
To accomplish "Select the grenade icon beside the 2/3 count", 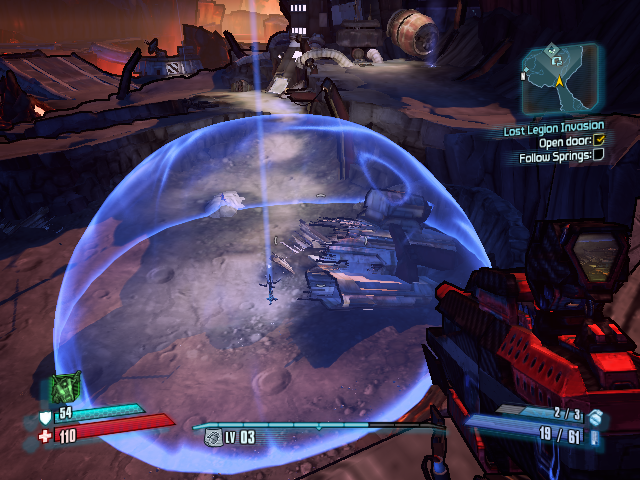I will click(594, 415).
